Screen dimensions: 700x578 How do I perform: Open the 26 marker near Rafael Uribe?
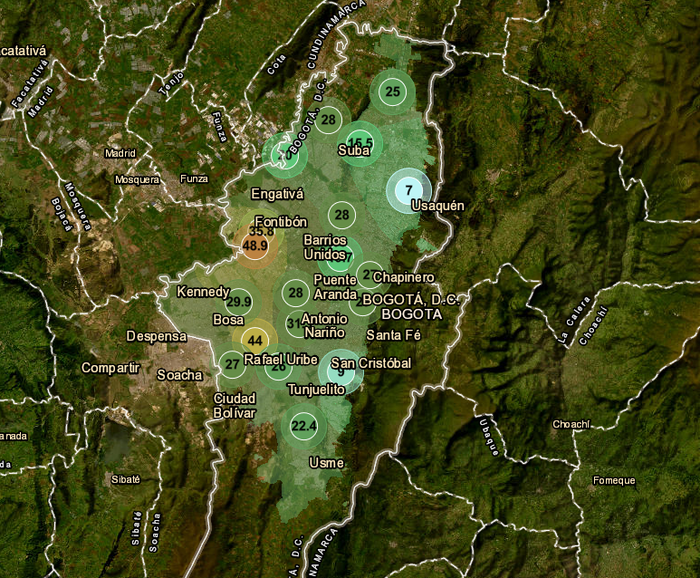point(278,367)
